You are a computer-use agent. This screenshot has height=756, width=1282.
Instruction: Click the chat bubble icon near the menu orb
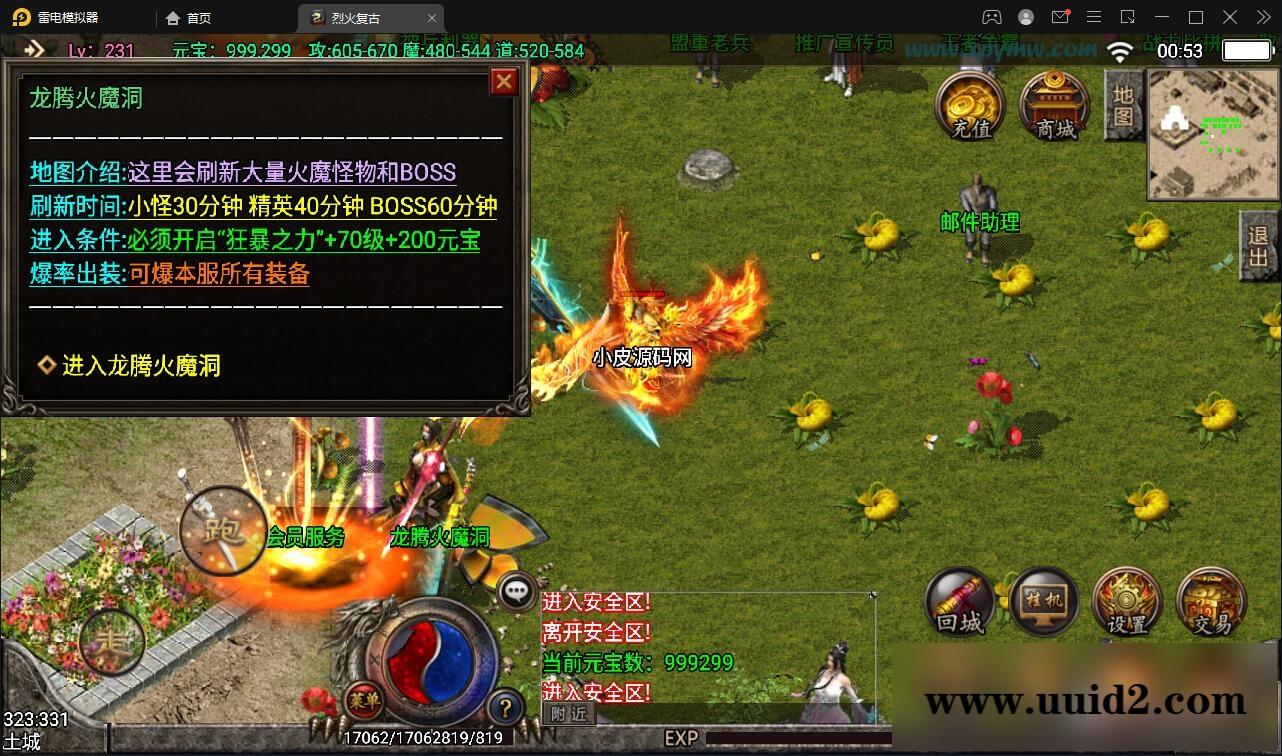[x=516, y=591]
